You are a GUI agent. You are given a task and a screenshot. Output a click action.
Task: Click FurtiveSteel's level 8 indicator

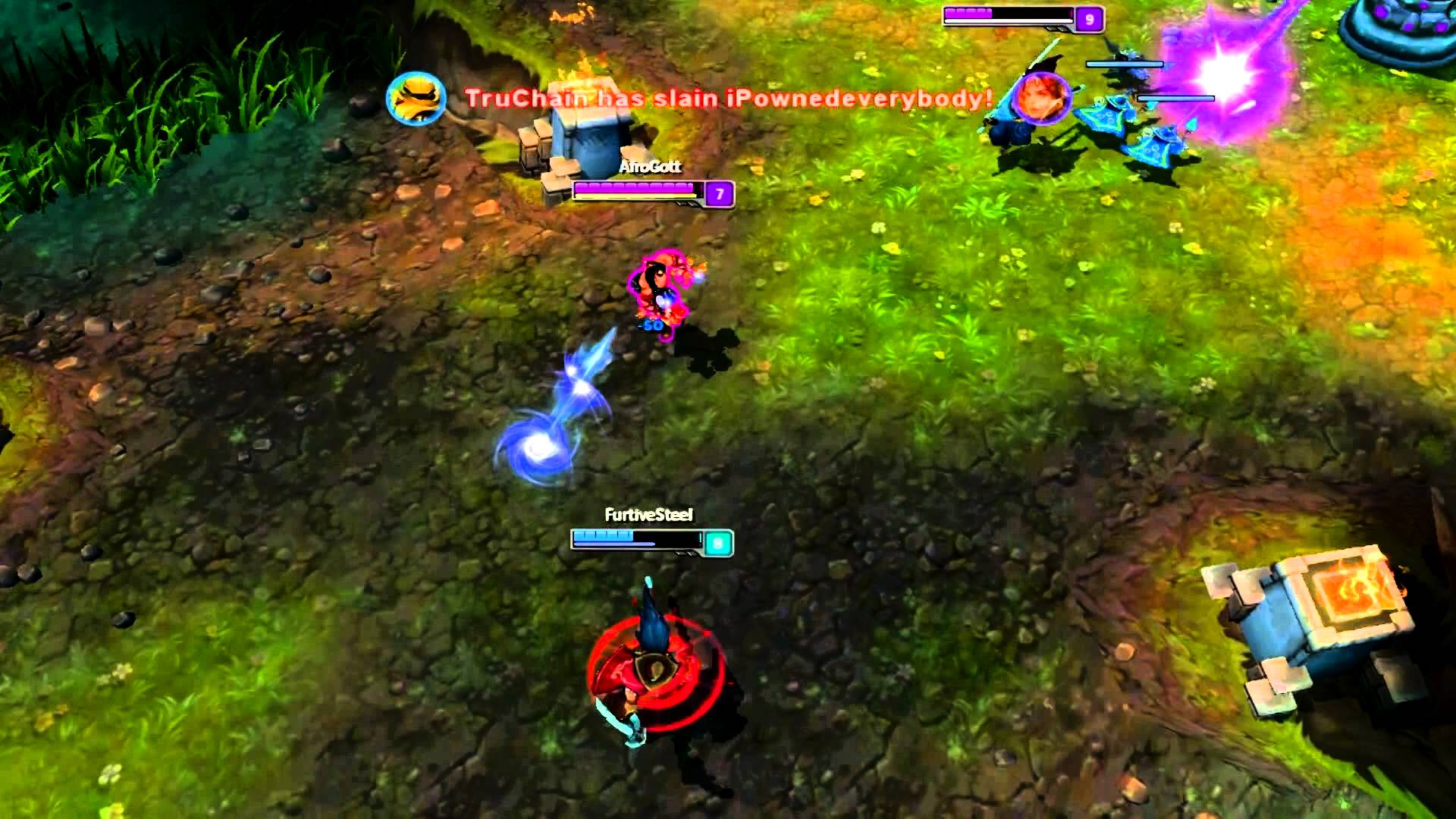(718, 541)
